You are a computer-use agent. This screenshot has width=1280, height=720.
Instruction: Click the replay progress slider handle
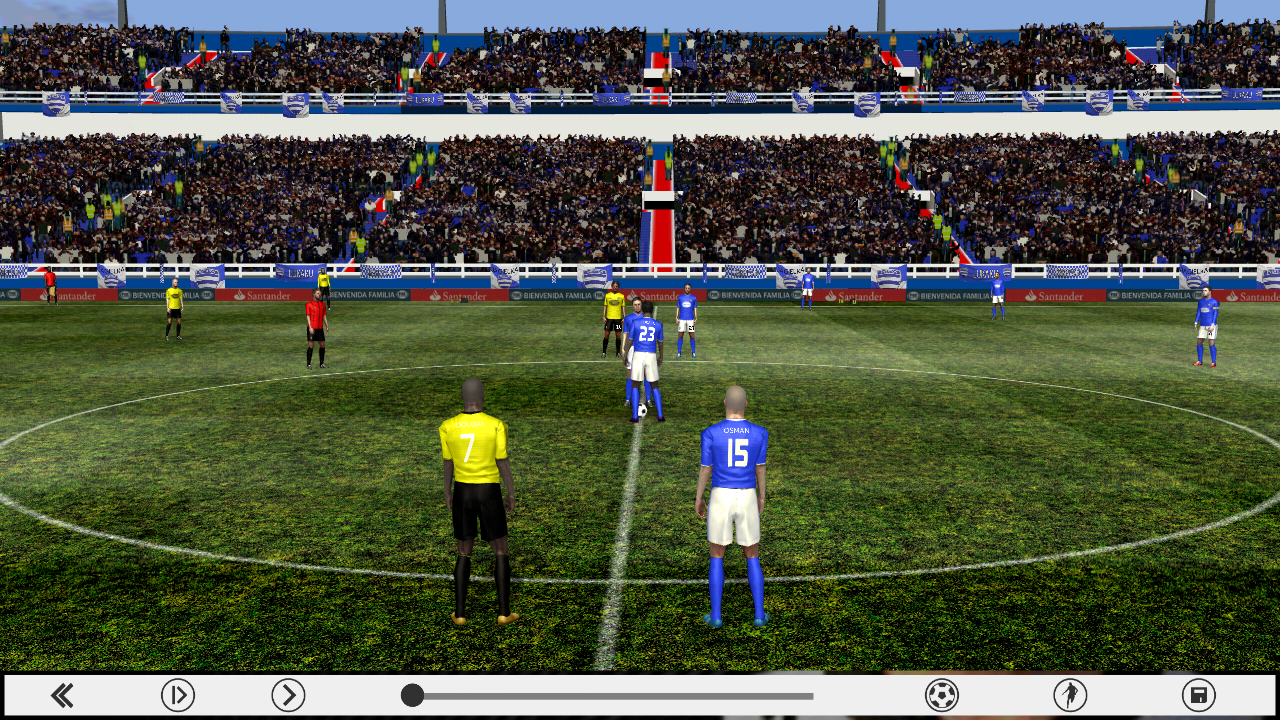[x=411, y=696]
